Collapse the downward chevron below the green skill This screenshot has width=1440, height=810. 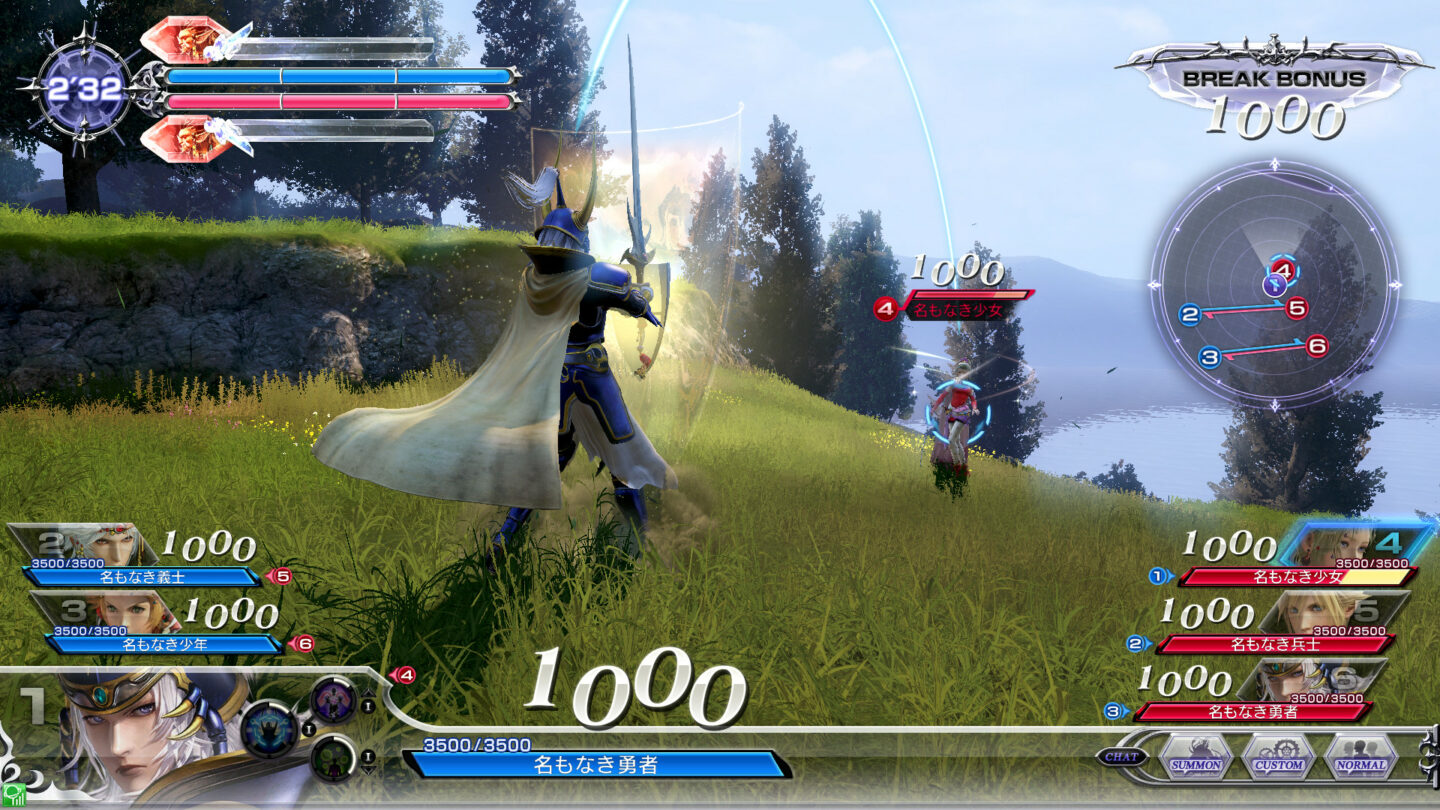[369, 769]
